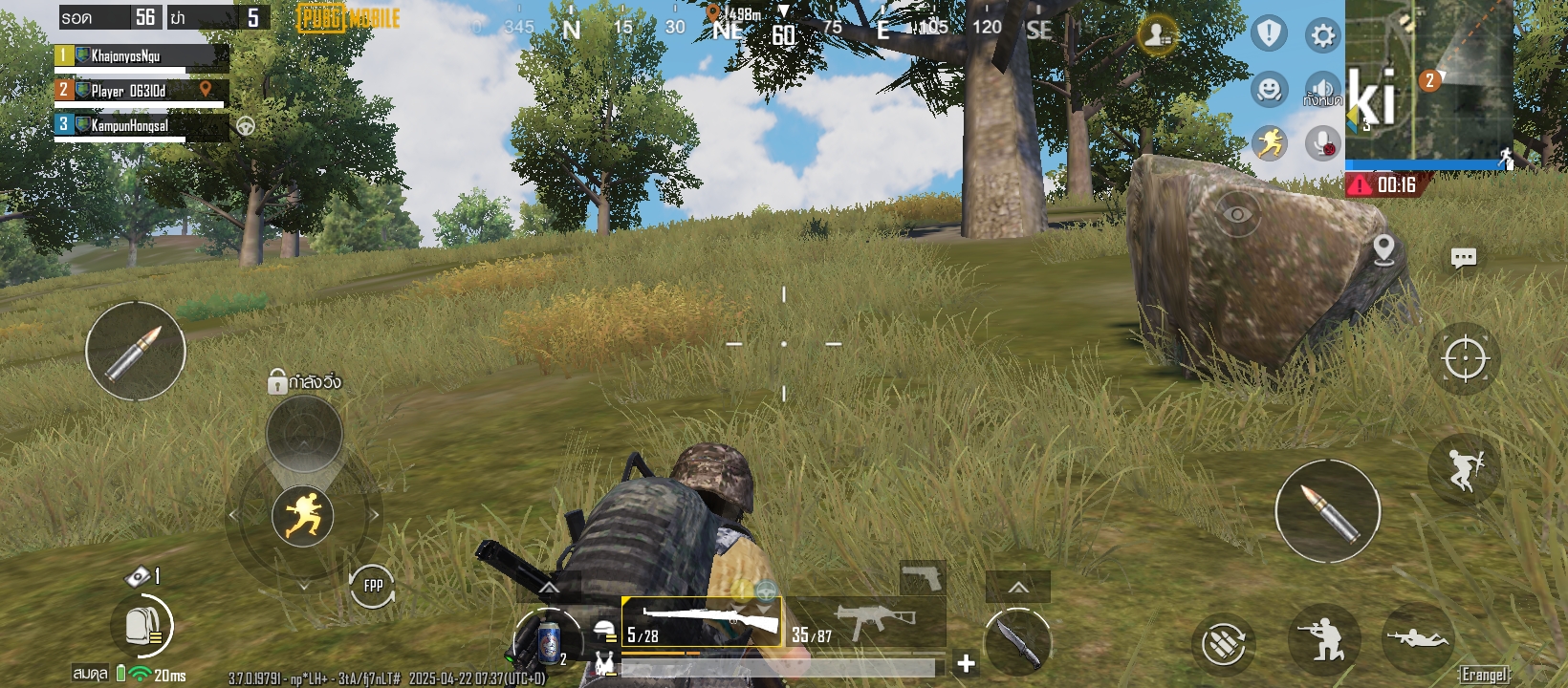This screenshot has height=688, width=1568.
Task: Select the rifle with 5/28 ammo
Action: pos(702,623)
